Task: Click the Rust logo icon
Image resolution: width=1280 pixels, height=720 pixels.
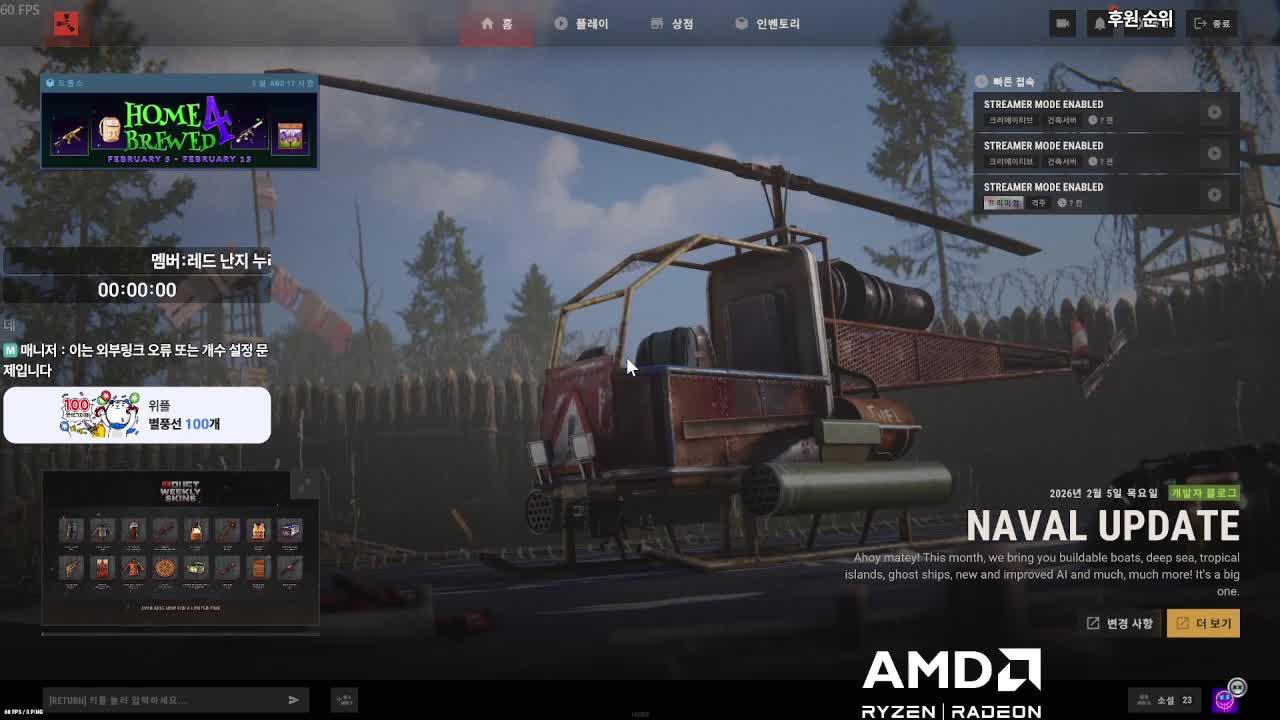Action: [x=66, y=25]
